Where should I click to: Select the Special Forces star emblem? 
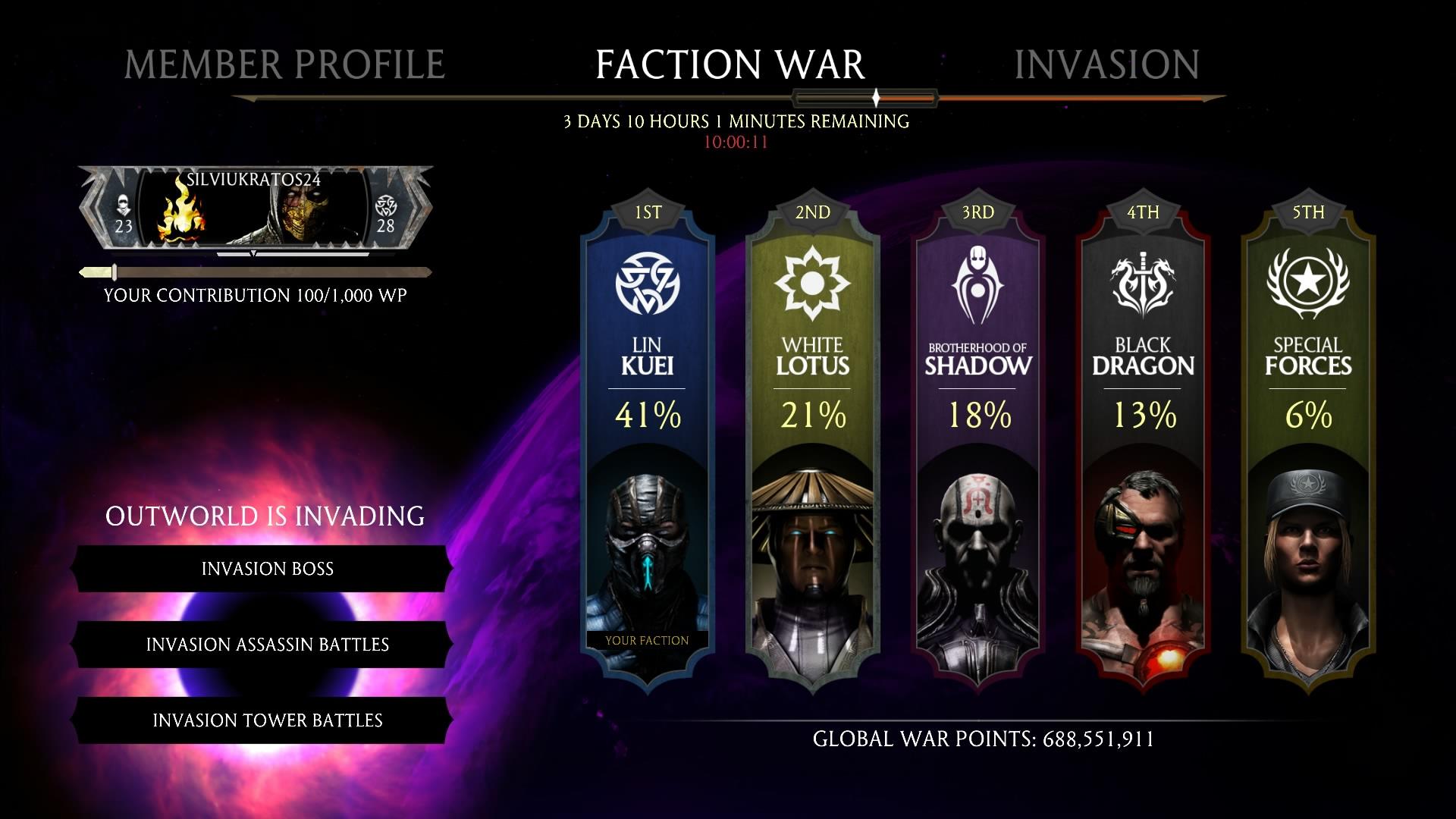1308,279
